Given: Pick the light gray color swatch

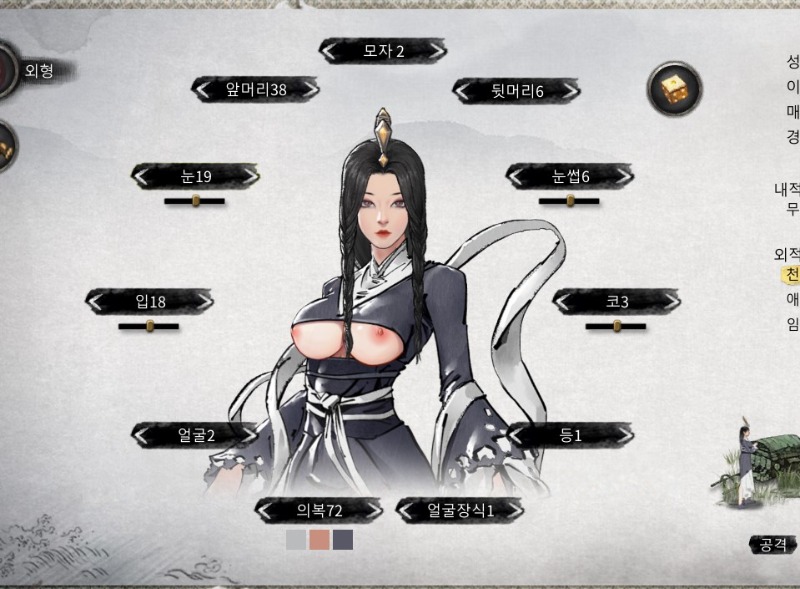Looking at the screenshot, I should (295, 540).
